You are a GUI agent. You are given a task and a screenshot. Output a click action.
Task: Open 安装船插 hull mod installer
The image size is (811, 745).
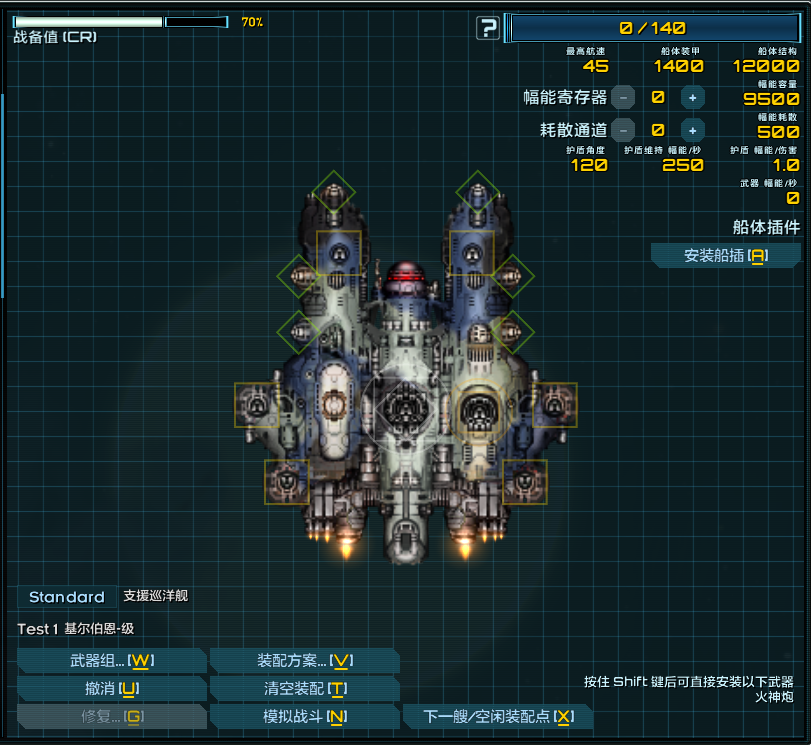click(725, 256)
